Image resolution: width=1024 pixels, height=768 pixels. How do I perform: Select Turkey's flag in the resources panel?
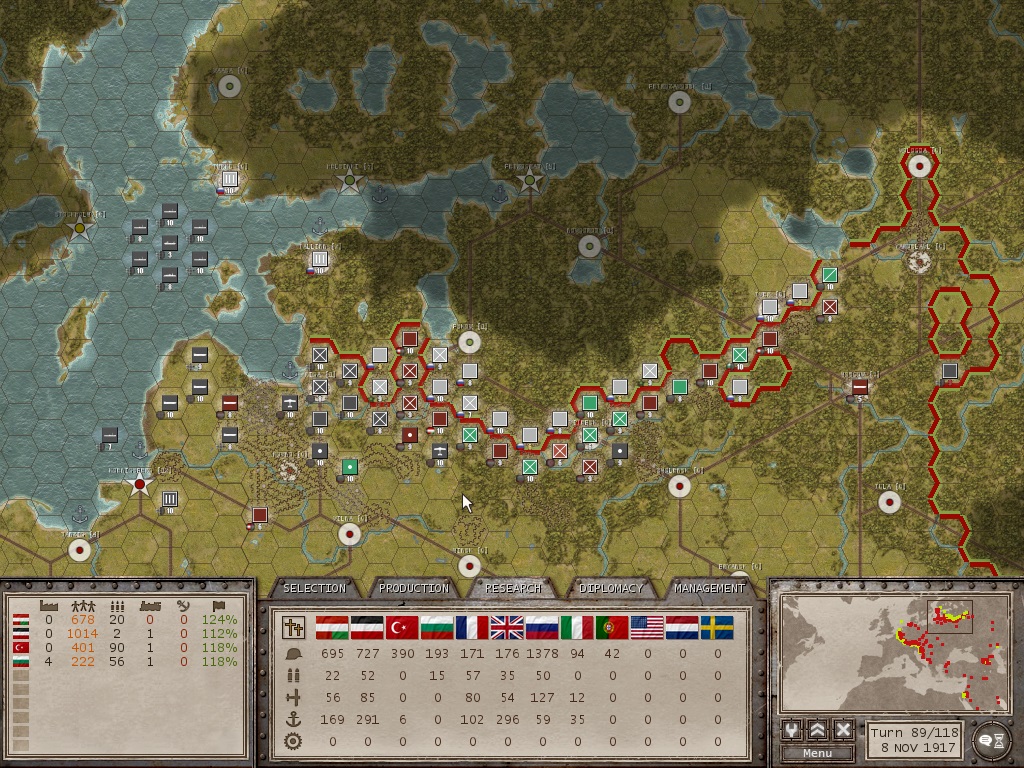[x=19, y=647]
